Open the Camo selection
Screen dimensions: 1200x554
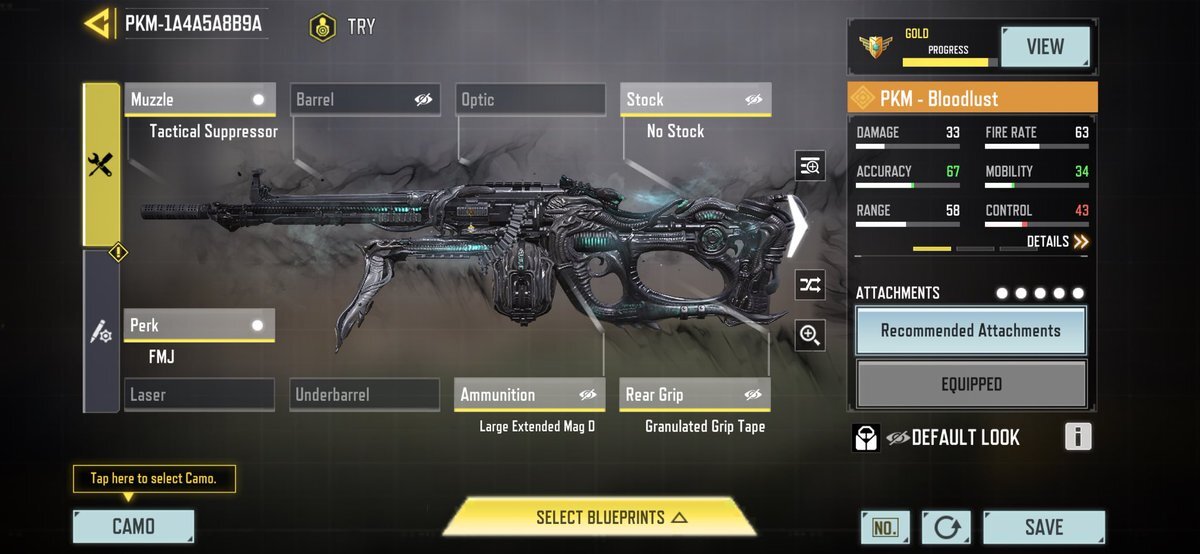[133, 527]
